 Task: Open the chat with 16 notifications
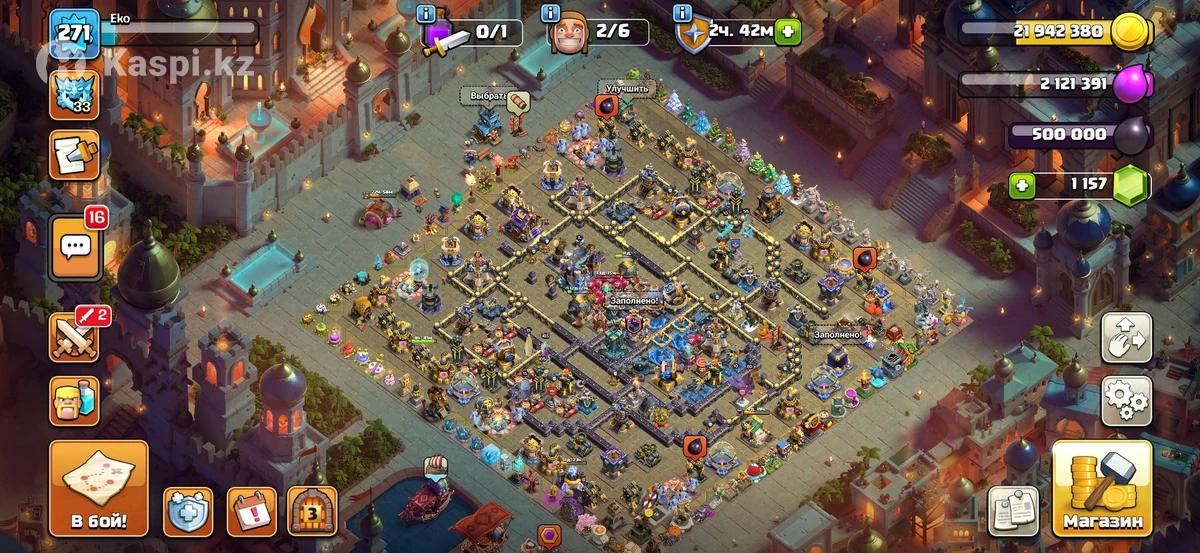(75, 248)
